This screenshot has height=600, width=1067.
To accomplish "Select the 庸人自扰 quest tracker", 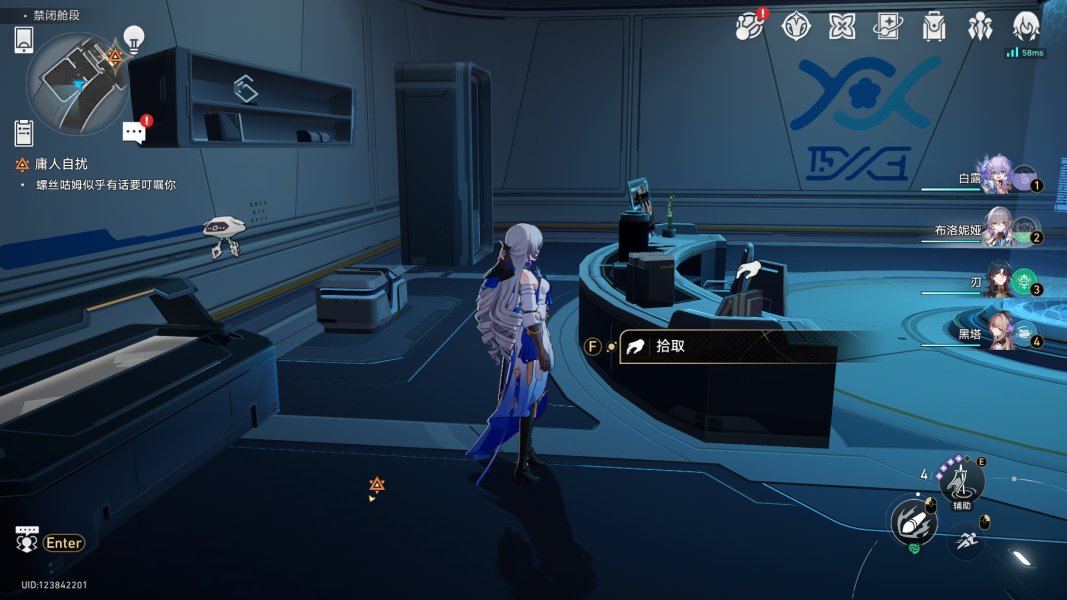I will [x=70, y=165].
